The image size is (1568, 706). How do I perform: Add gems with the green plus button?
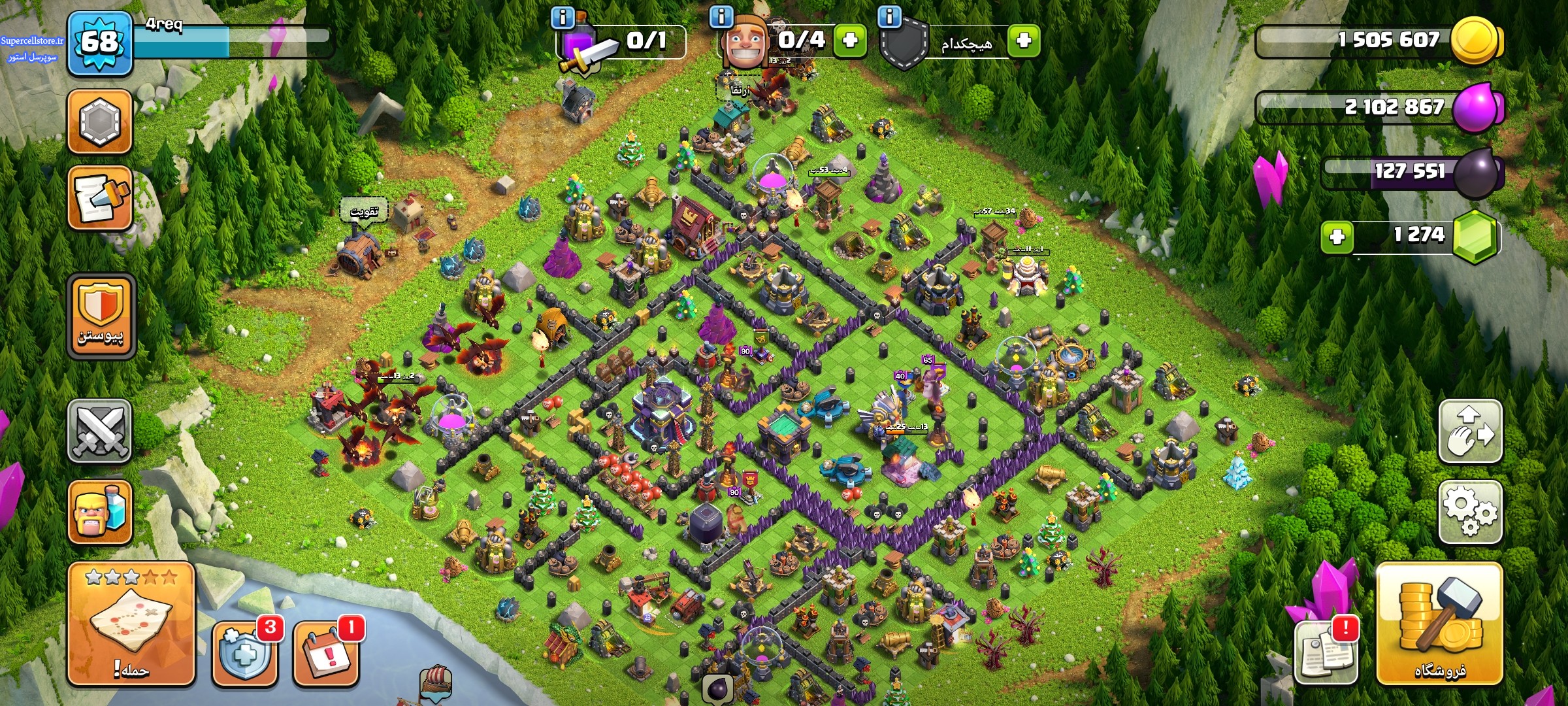tap(1337, 236)
